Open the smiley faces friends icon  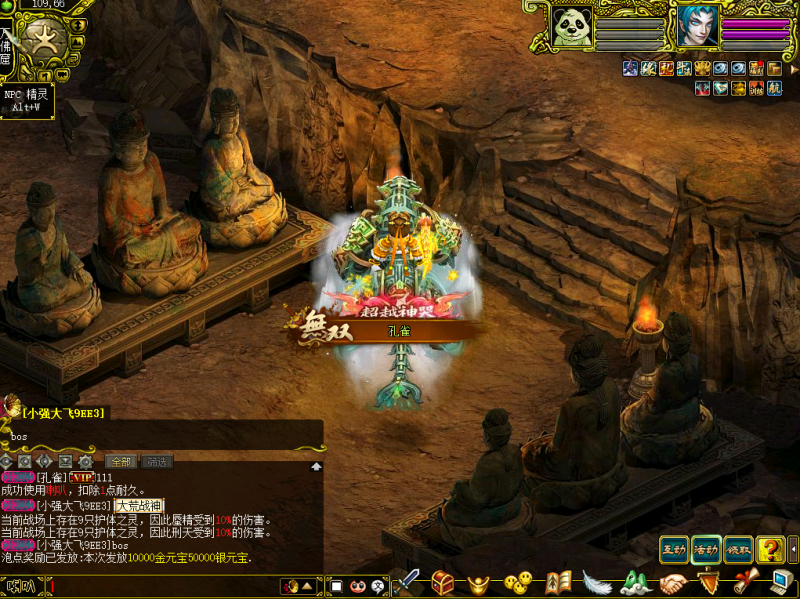[x=517, y=582]
